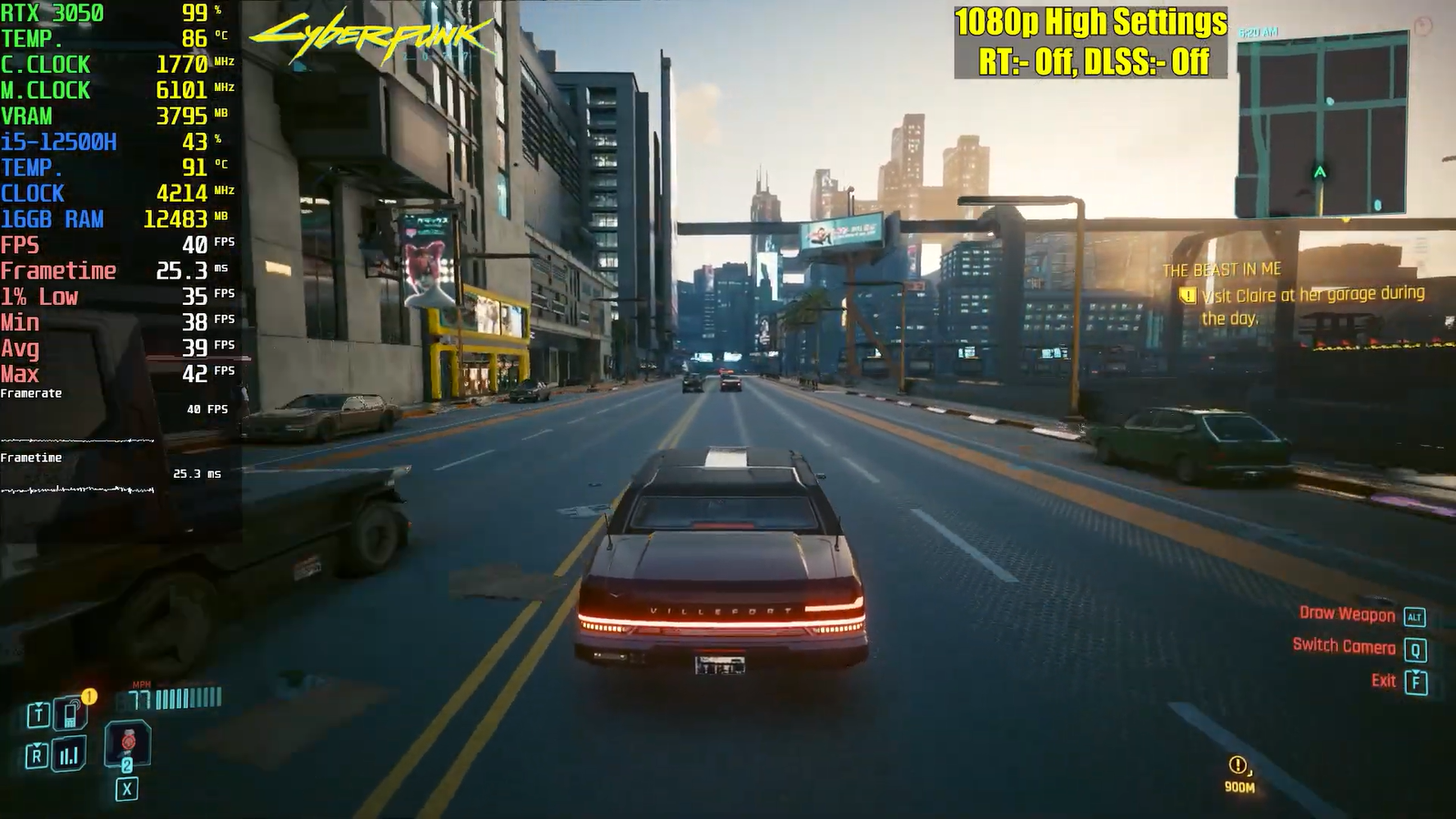Click the yellow objective icon beside Visit Claire

(x=1188, y=296)
